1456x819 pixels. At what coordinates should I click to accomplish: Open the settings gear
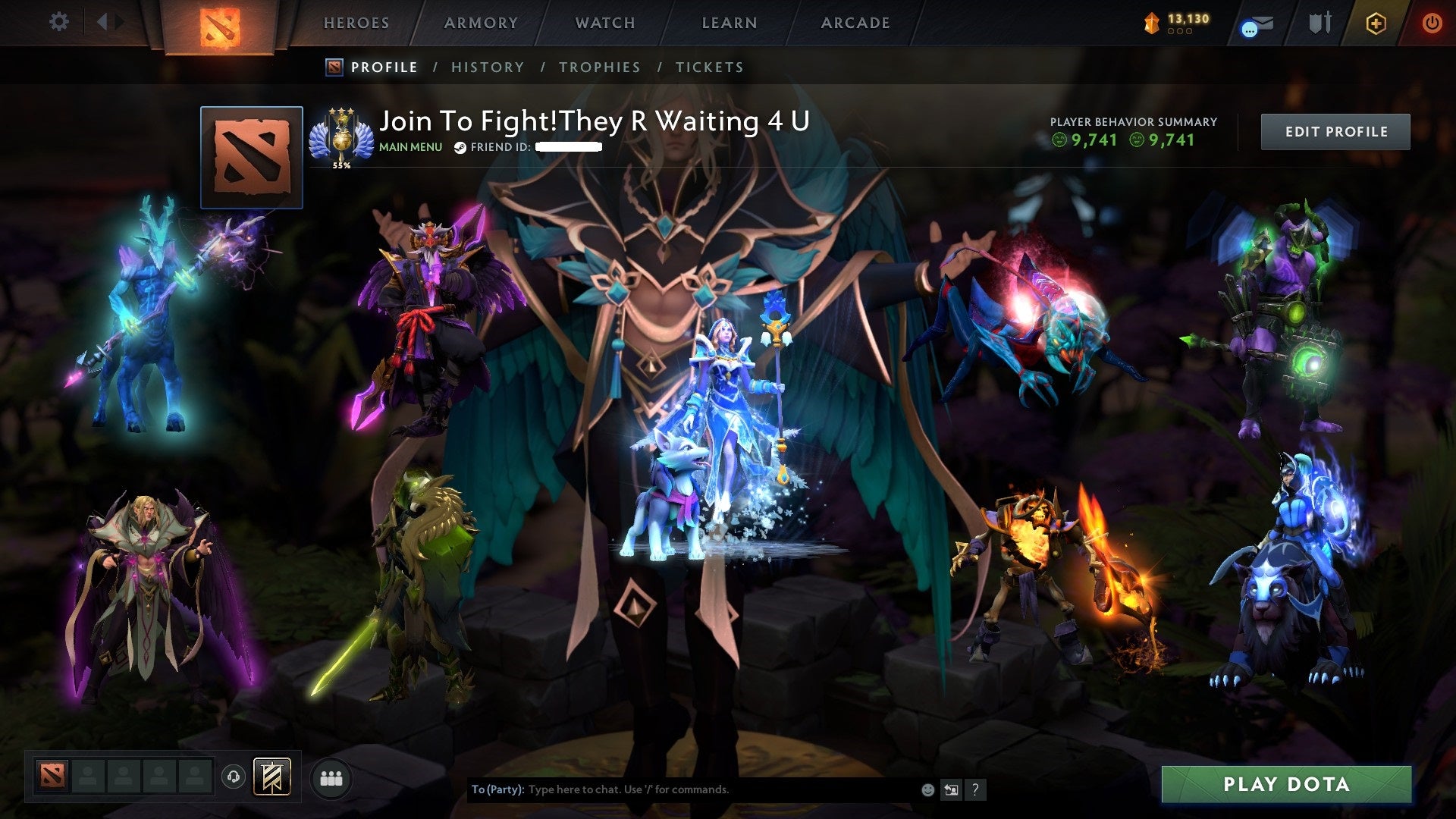58,22
